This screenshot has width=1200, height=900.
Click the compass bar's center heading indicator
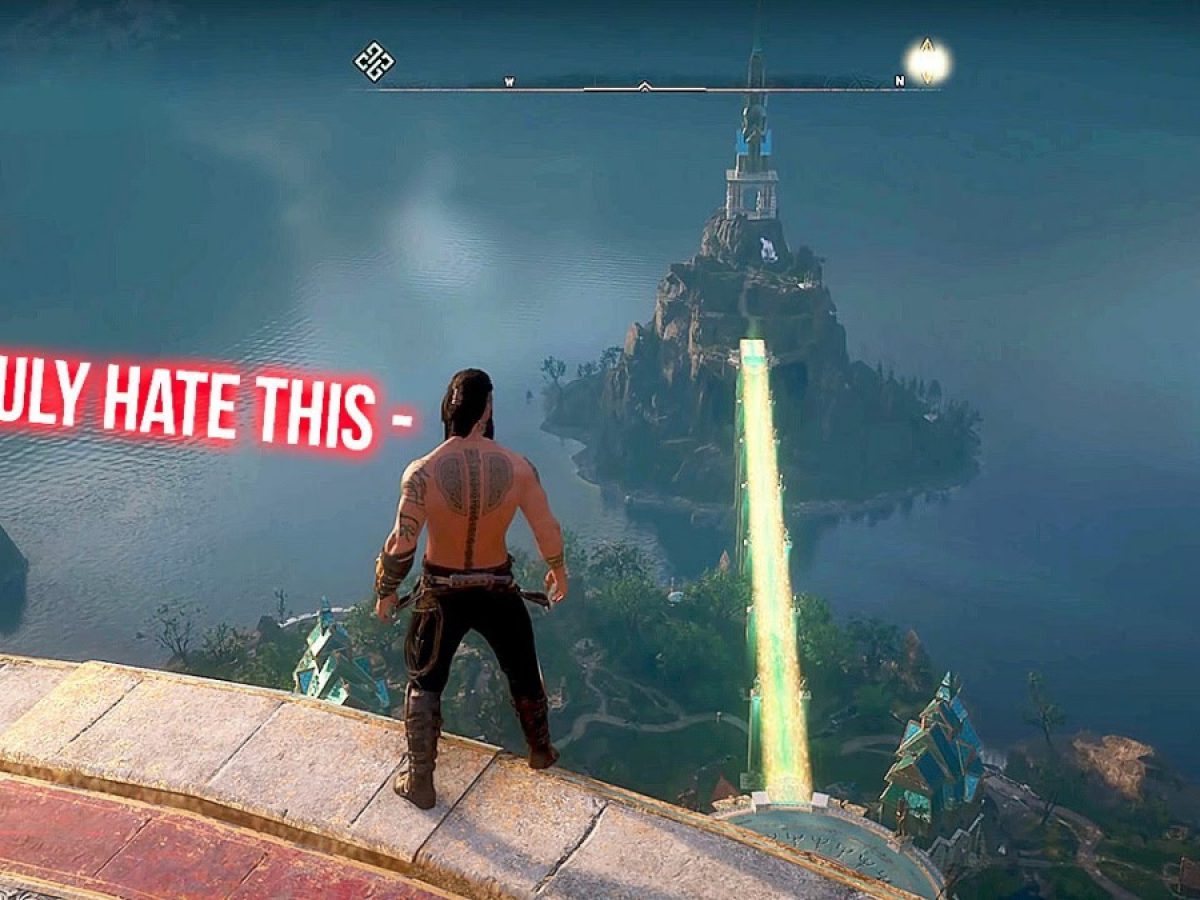pyautogui.click(x=645, y=86)
